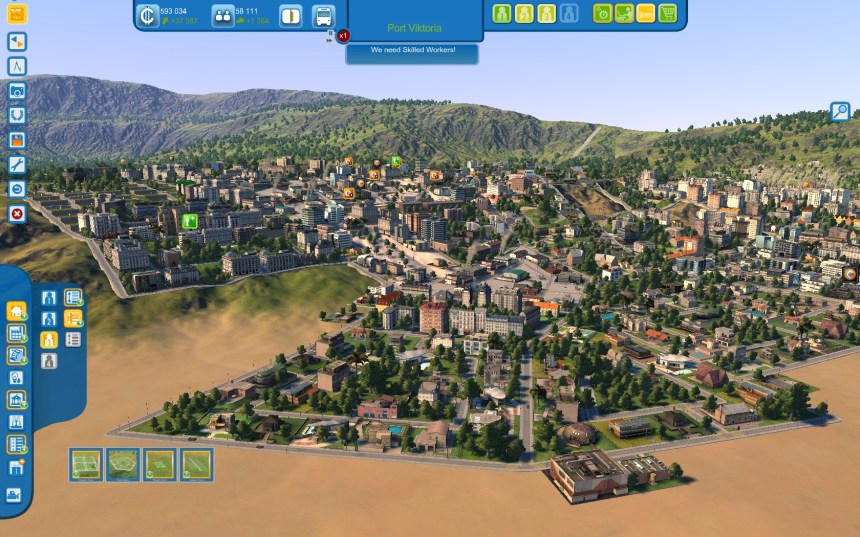Pick the hexagonal zoning plot thumbnail
Viewport: 860px width, 537px height.
[123, 464]
